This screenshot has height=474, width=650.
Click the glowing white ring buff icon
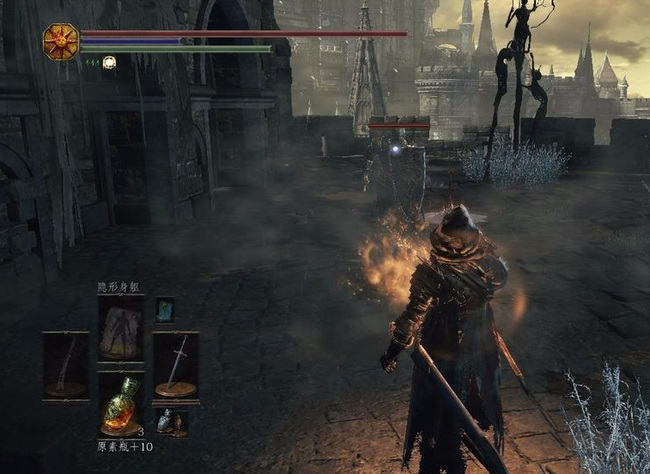[x=108, y=63]
